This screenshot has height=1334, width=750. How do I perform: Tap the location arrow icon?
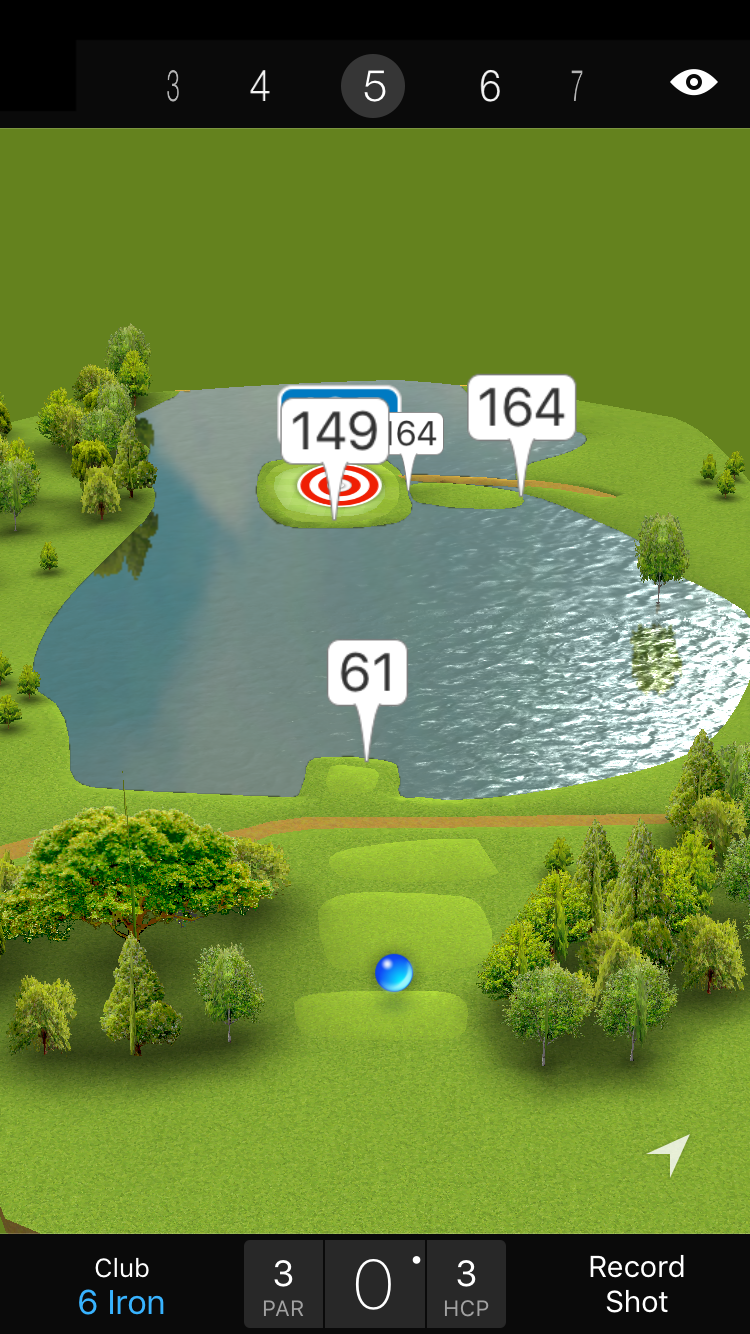click(669, 1154)
